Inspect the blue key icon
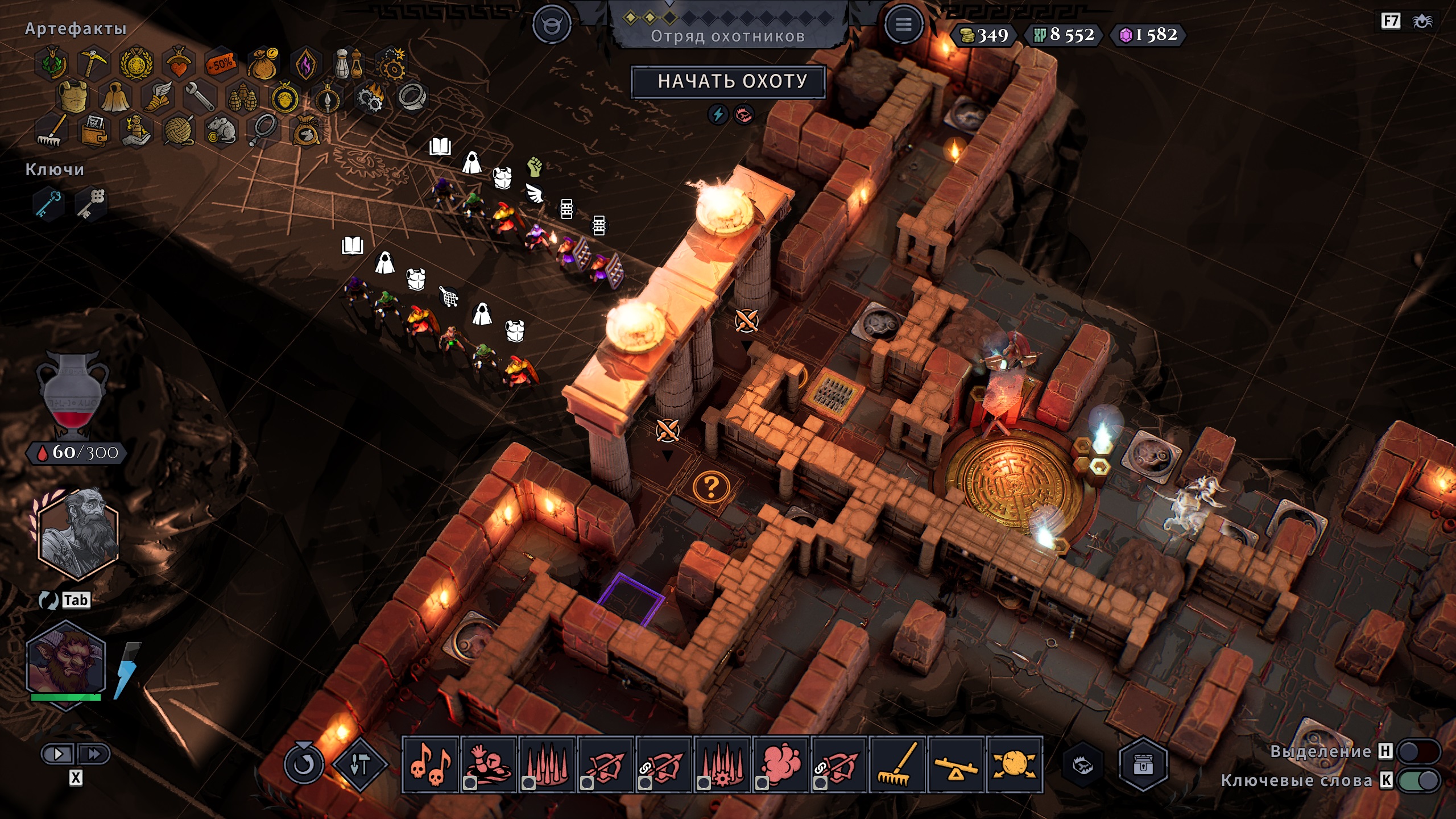Image resolution: width=1456 pixels, height=819 pixels. point(49,204)
